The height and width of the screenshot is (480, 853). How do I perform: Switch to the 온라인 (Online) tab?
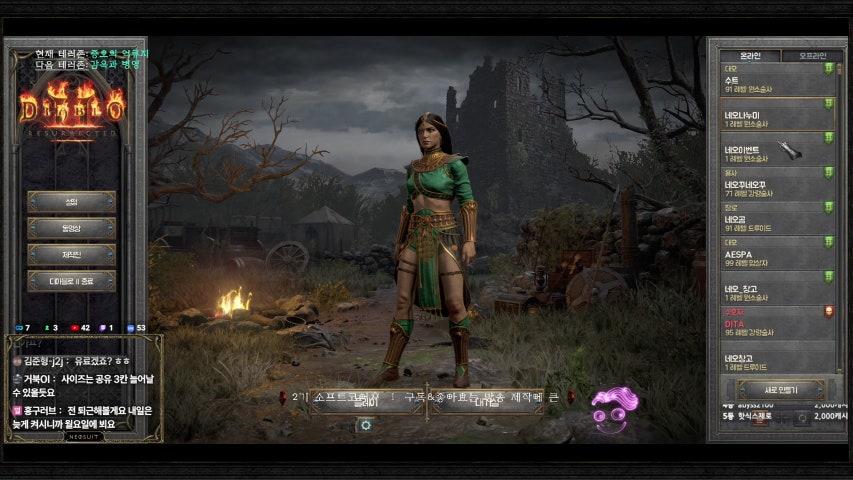pyautogui.click(x=750, y=55)
